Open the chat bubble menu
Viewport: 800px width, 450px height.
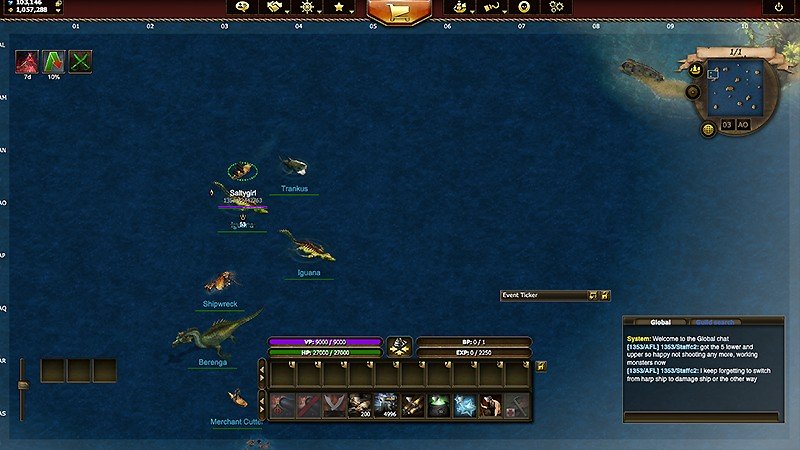pyautogui.click(x=240, y=7)
